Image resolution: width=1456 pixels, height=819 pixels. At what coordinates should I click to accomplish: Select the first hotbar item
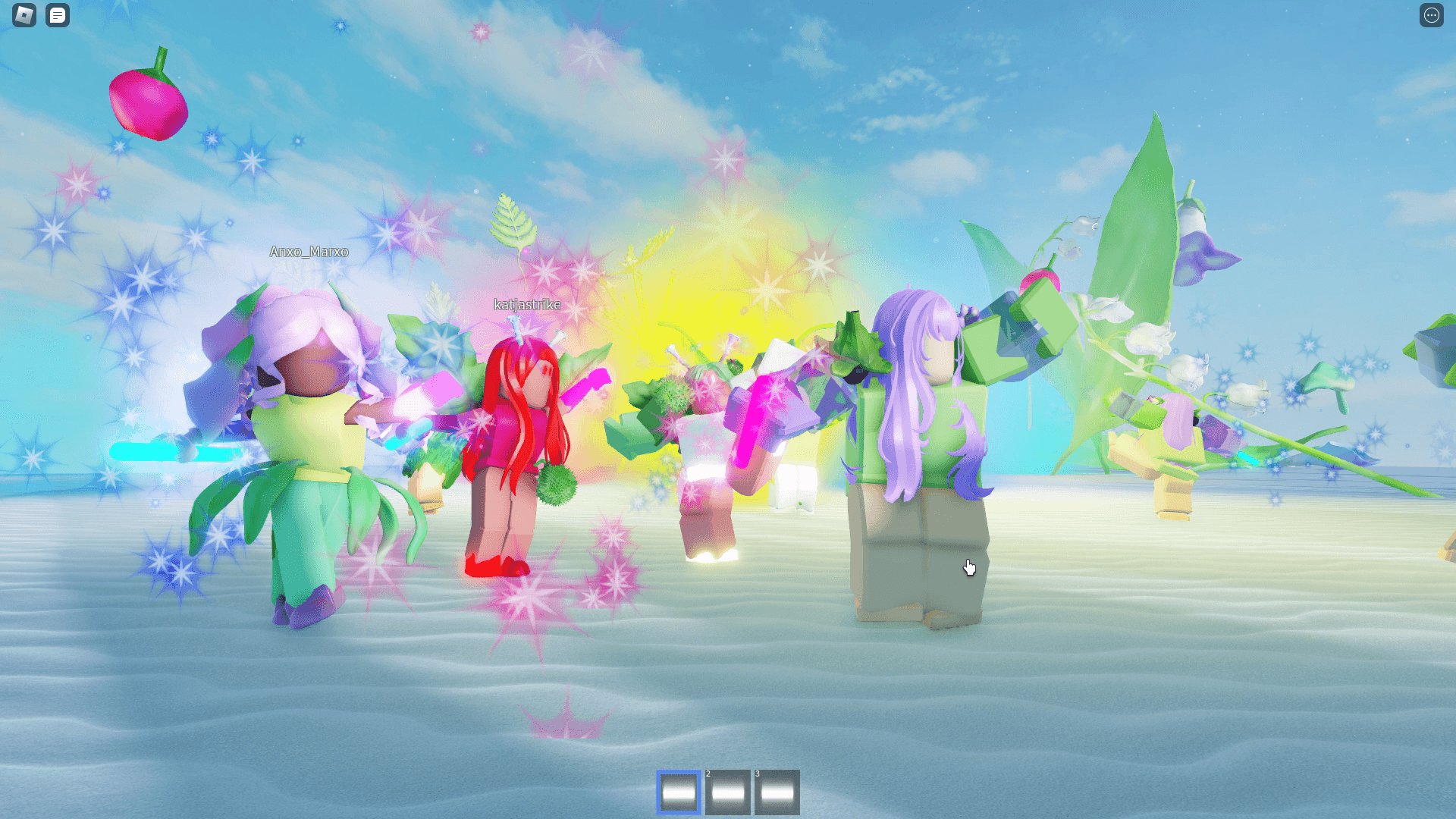(x=677, y=790)
